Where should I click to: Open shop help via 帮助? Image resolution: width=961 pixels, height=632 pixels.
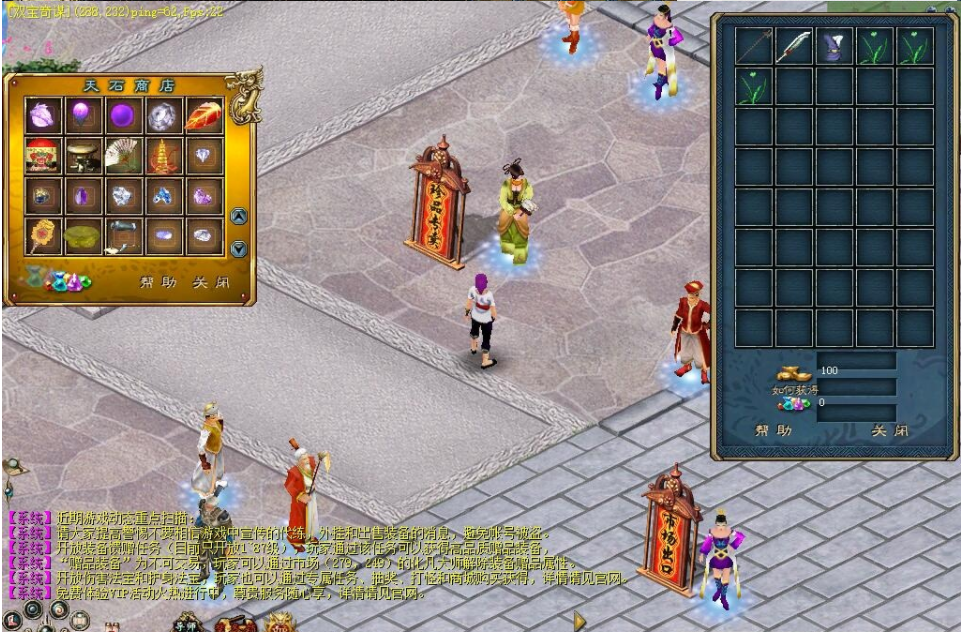(x=158, y=283)
